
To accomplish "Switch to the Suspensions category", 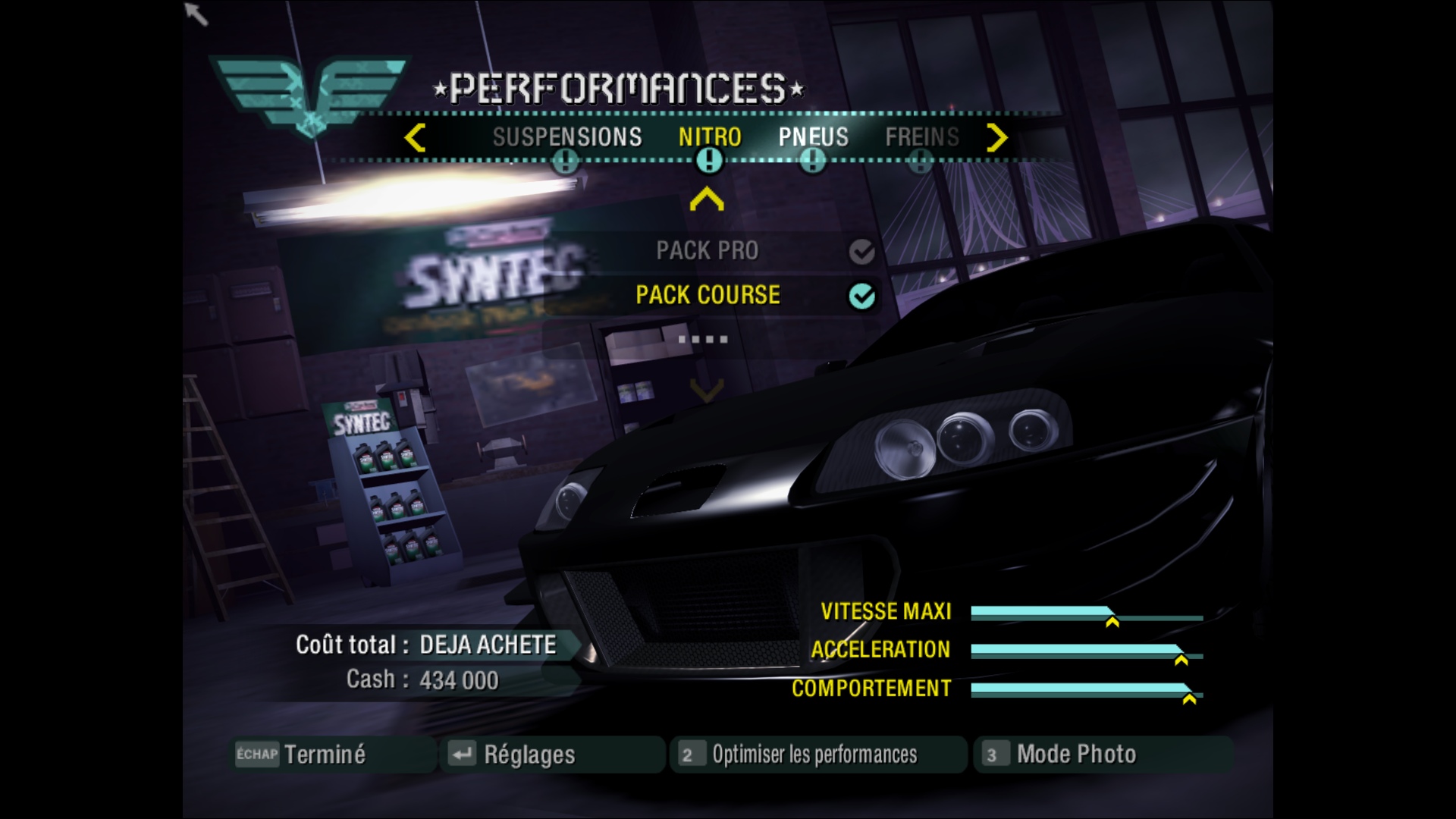I will tap(566, 137).
